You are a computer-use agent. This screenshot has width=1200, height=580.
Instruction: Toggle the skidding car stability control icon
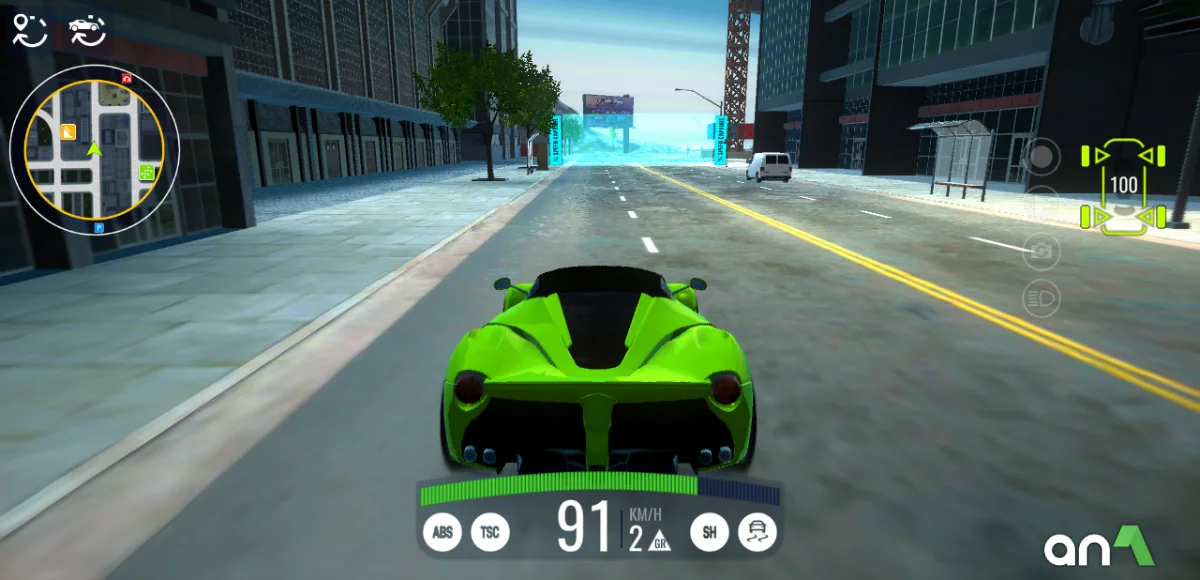pos(757,533)
